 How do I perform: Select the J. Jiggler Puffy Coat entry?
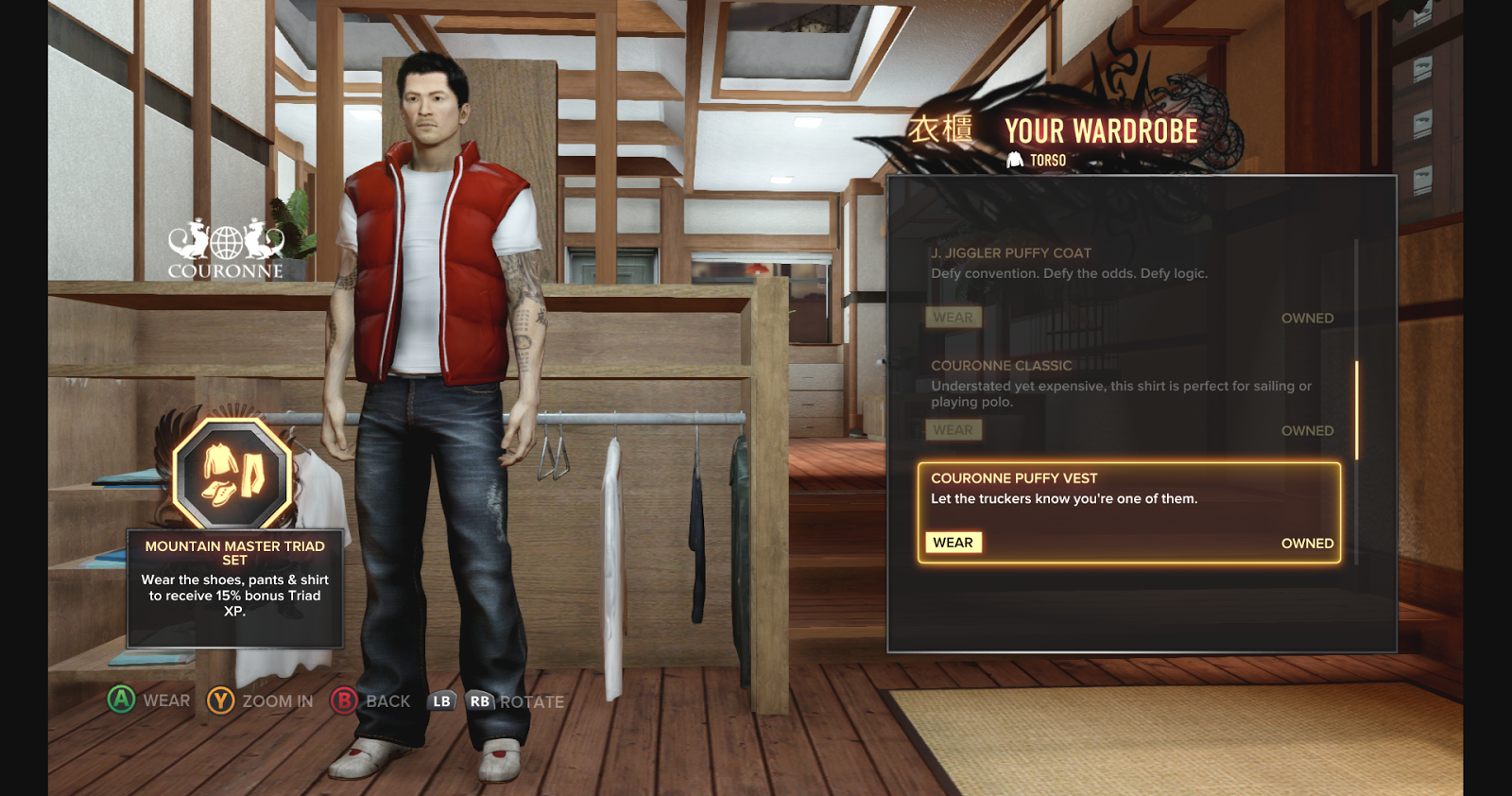pos(1011,253)
